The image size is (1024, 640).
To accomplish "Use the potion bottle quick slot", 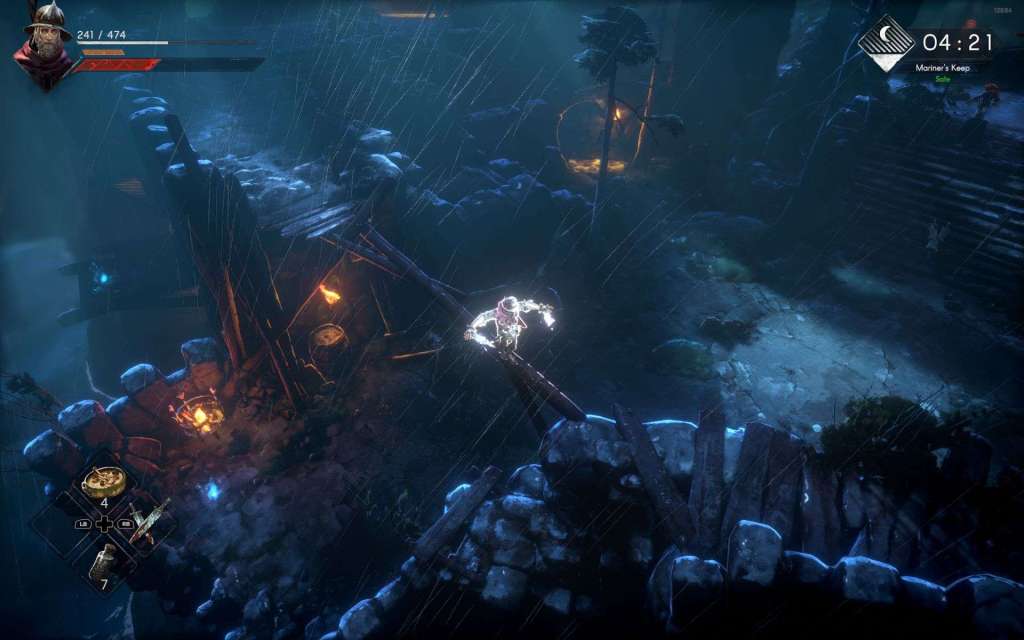I will (x=102, y=562).
